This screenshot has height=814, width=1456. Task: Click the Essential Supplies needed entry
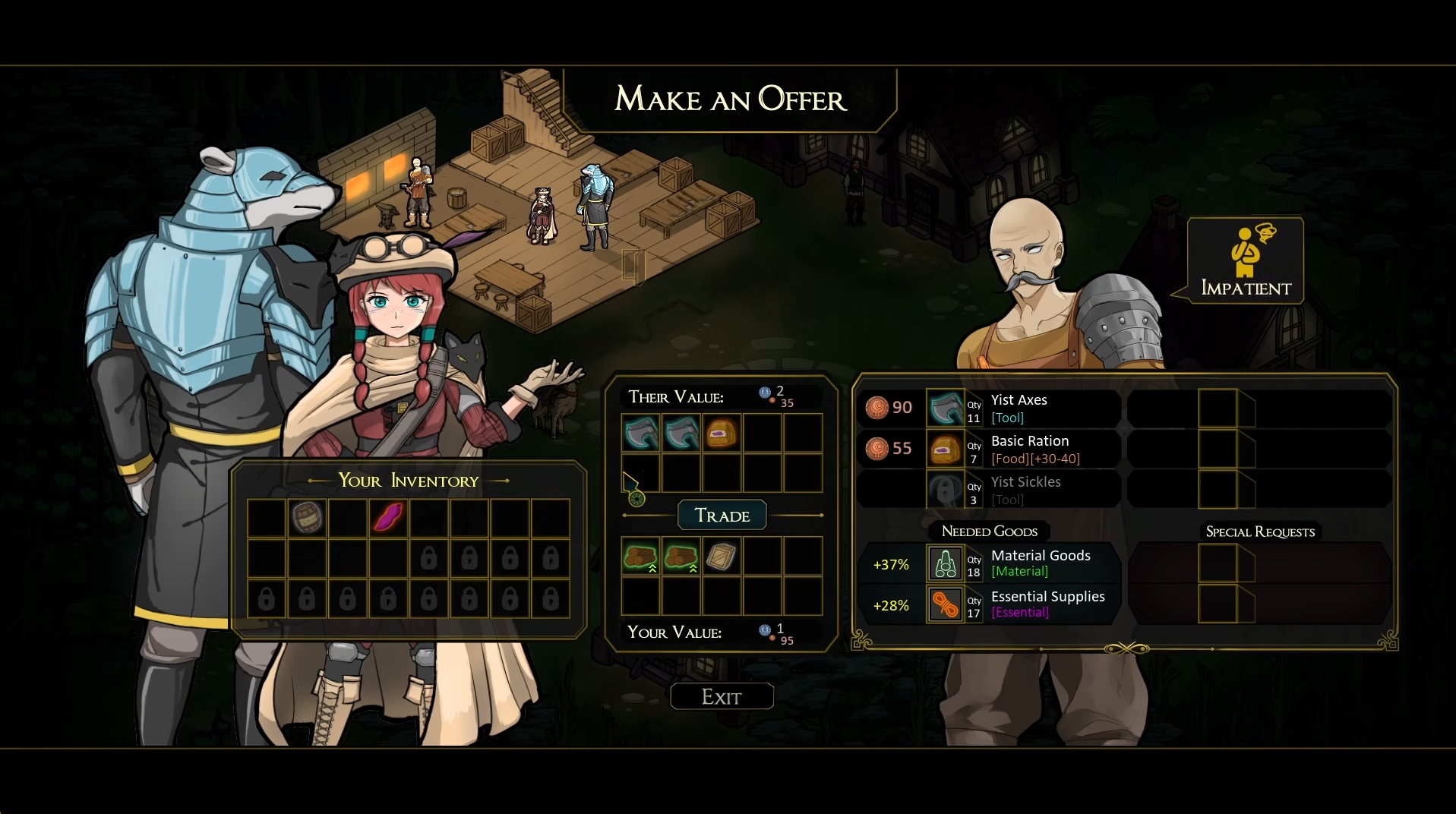(x=1018, y=604)
